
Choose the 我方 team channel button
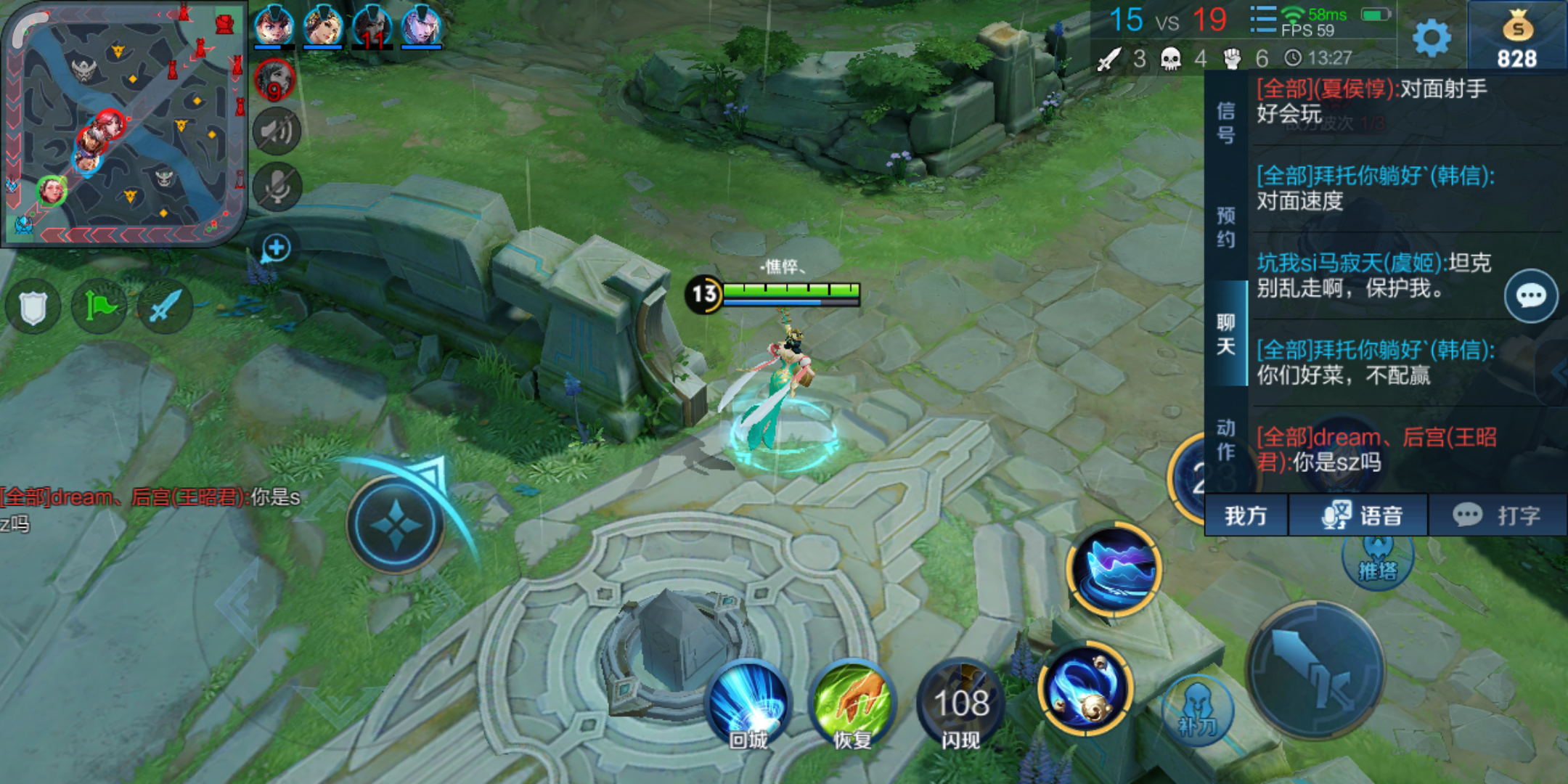pos(1246,515)
